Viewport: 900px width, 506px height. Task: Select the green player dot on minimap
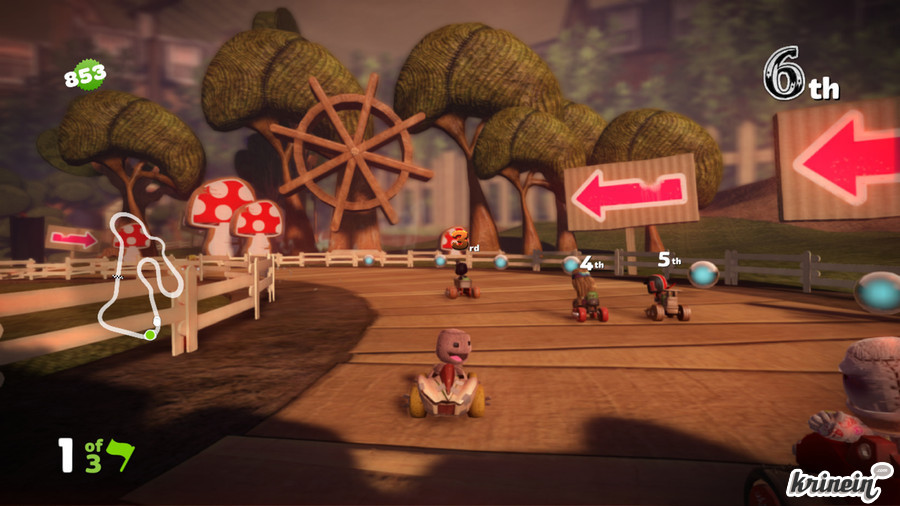(150, 335)
